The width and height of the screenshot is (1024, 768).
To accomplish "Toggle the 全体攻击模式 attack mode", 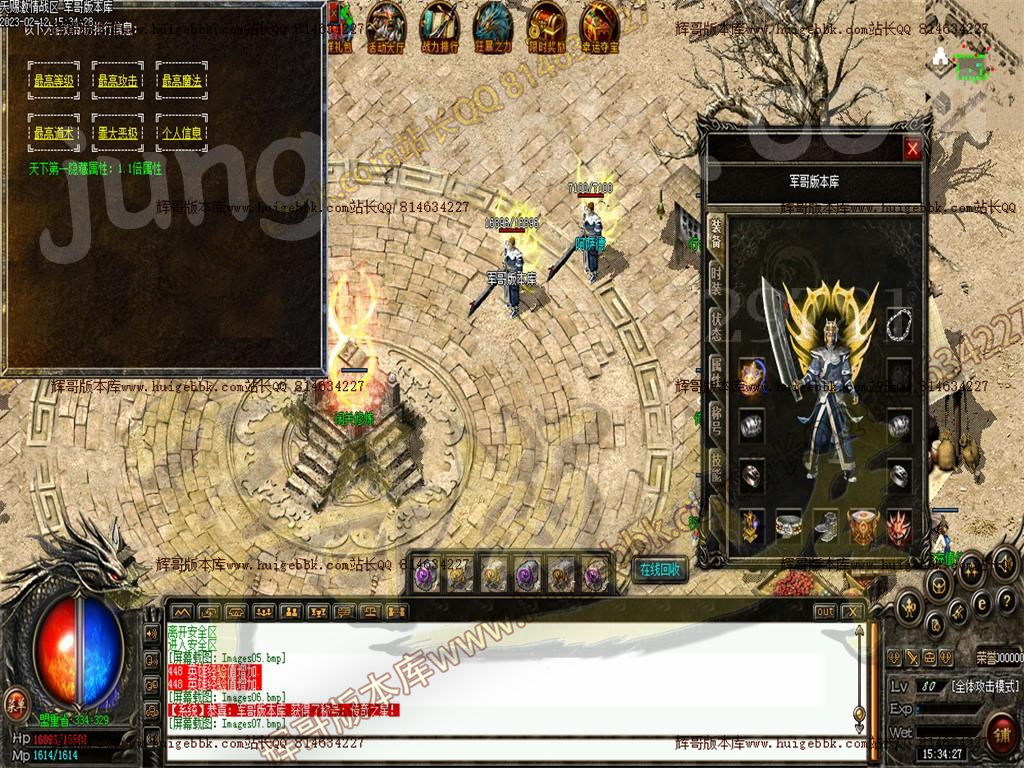I will [x=985, y=686].
